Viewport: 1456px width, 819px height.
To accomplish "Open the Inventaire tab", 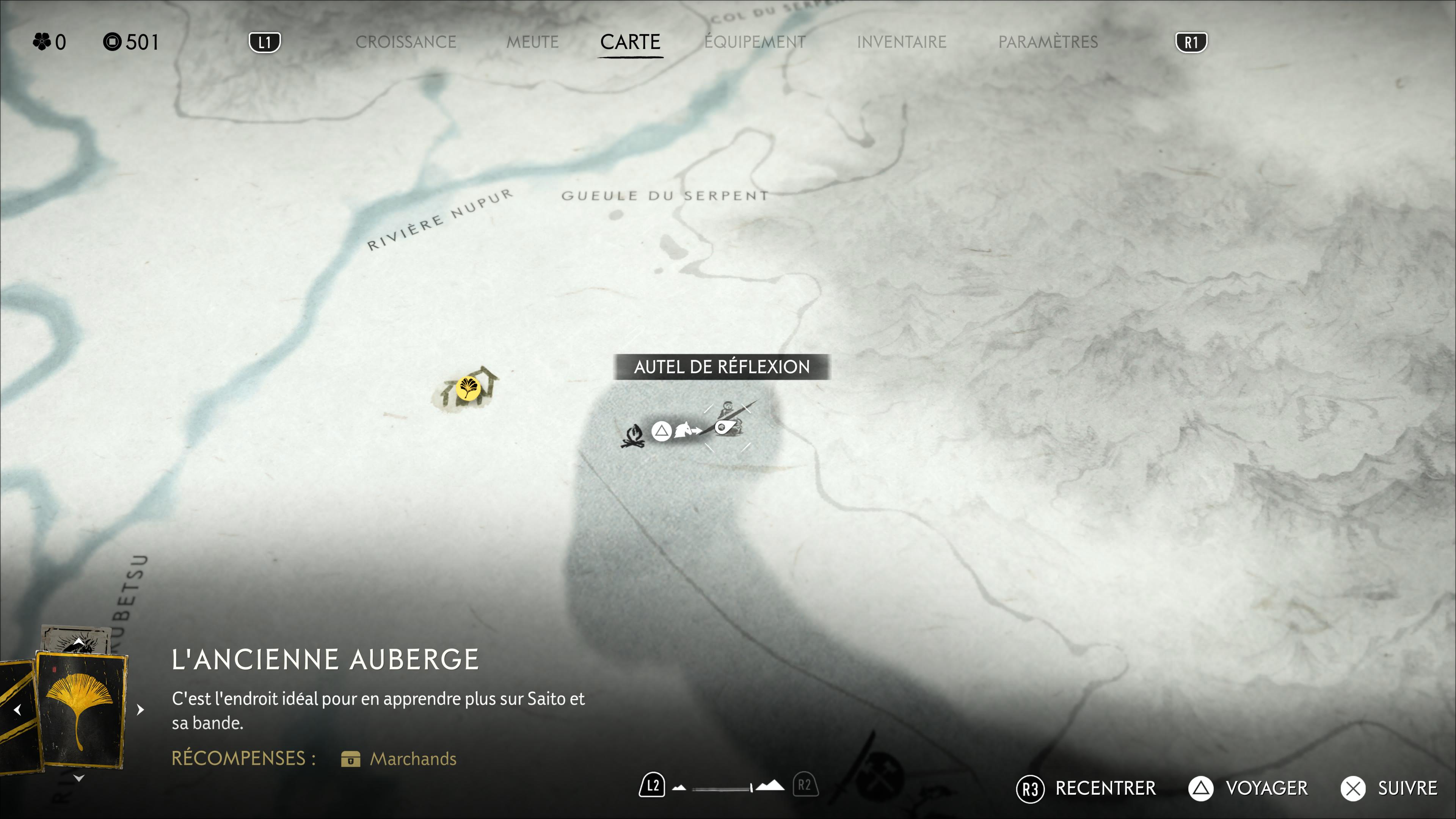I will coord(901,42).
